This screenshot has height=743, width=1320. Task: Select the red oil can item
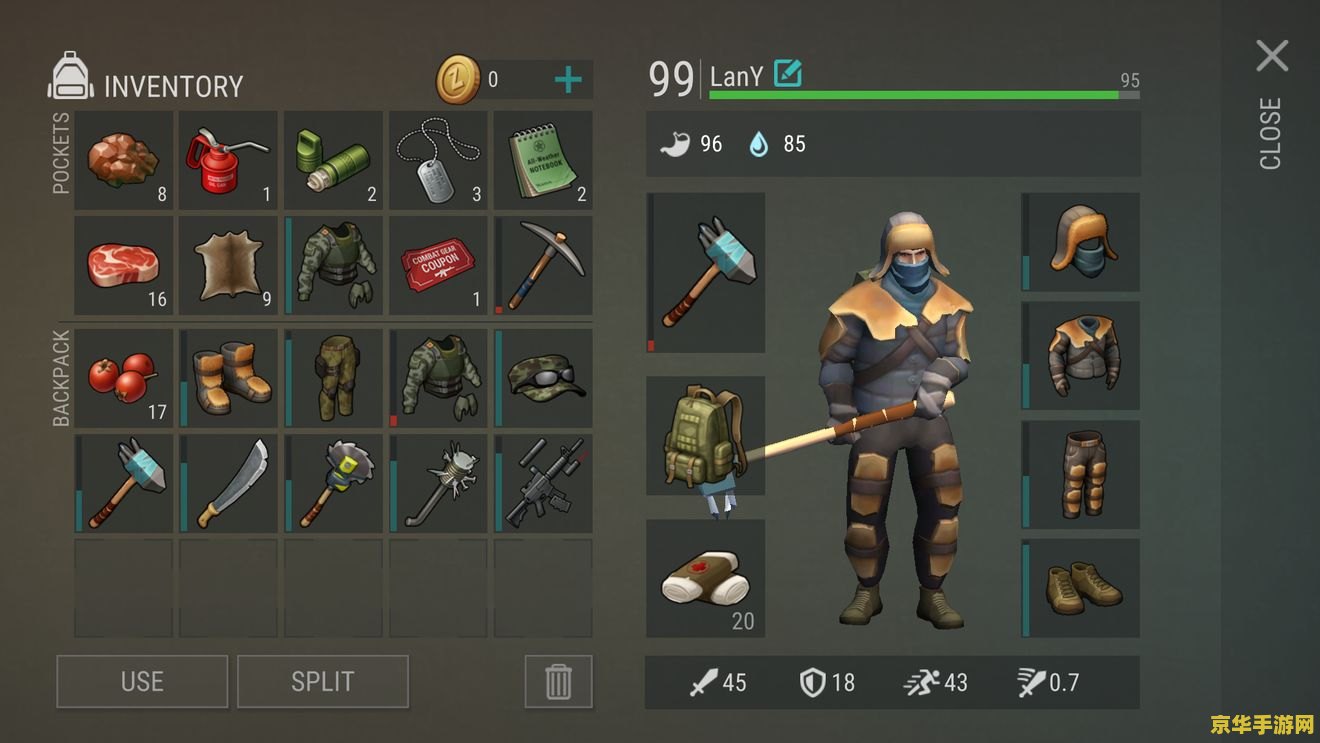pos(228,160)
